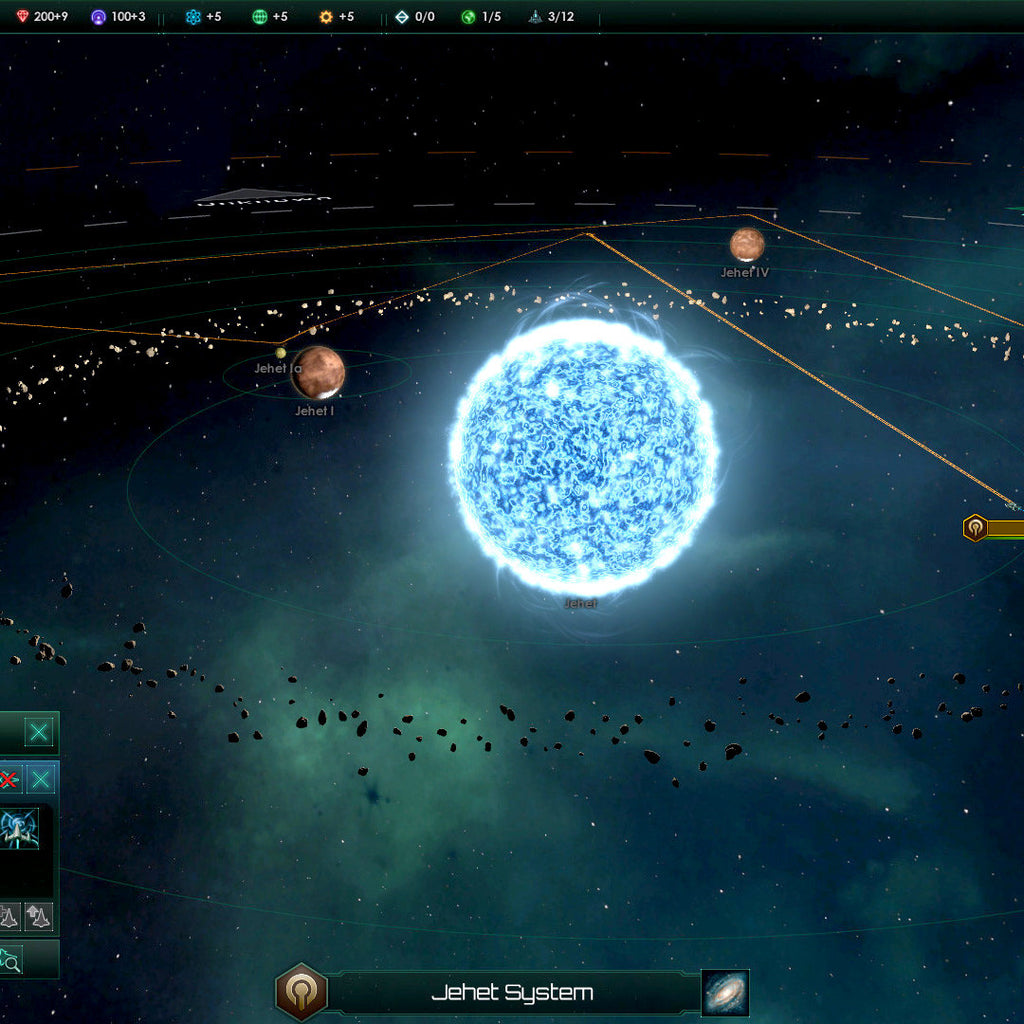Viewport: 1024px width, 1024px height.
Task: Select the Jehet System name bar
Action: [x=512, y=993]
